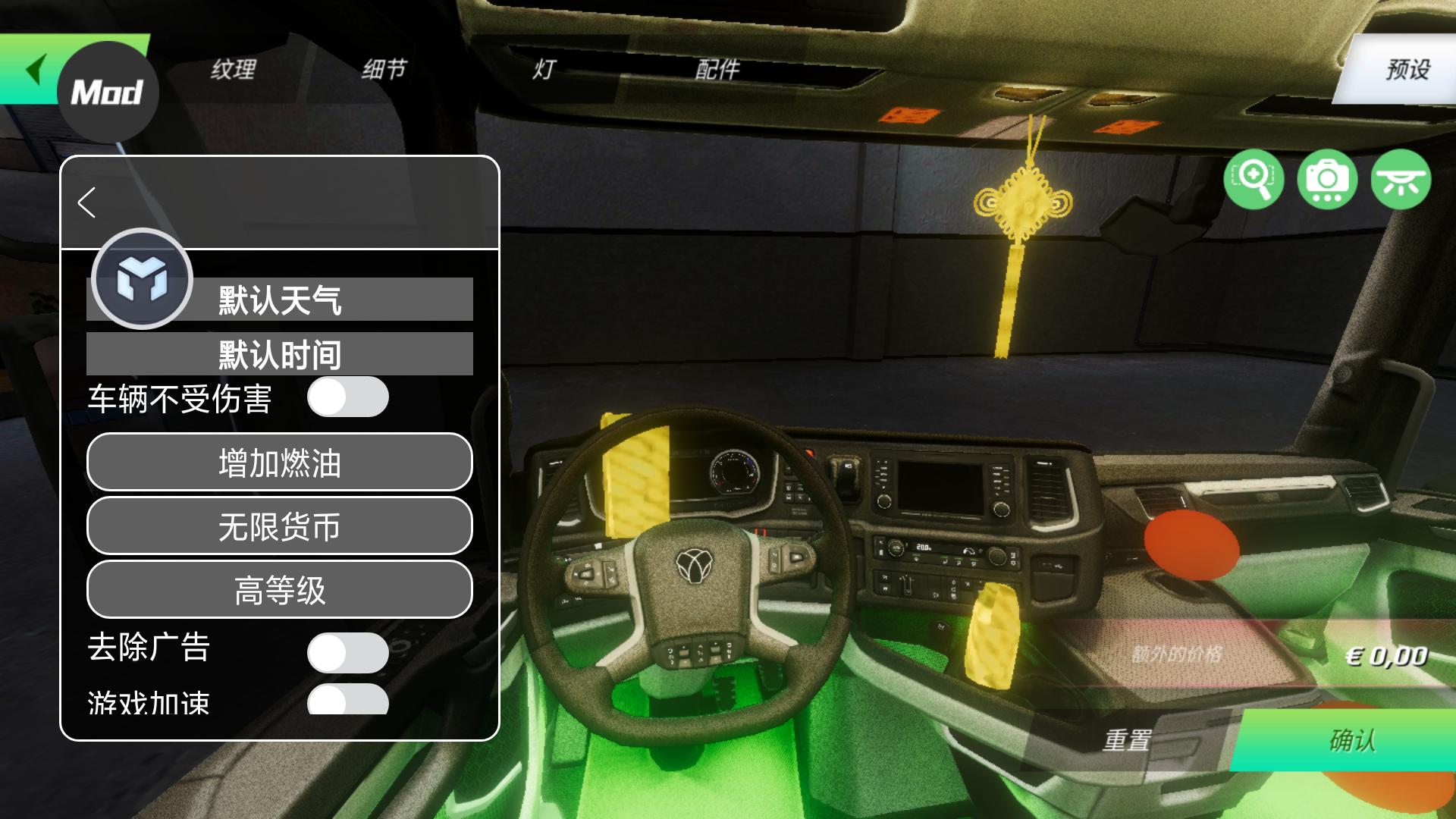Select the 灯 tab

[543, 70]
